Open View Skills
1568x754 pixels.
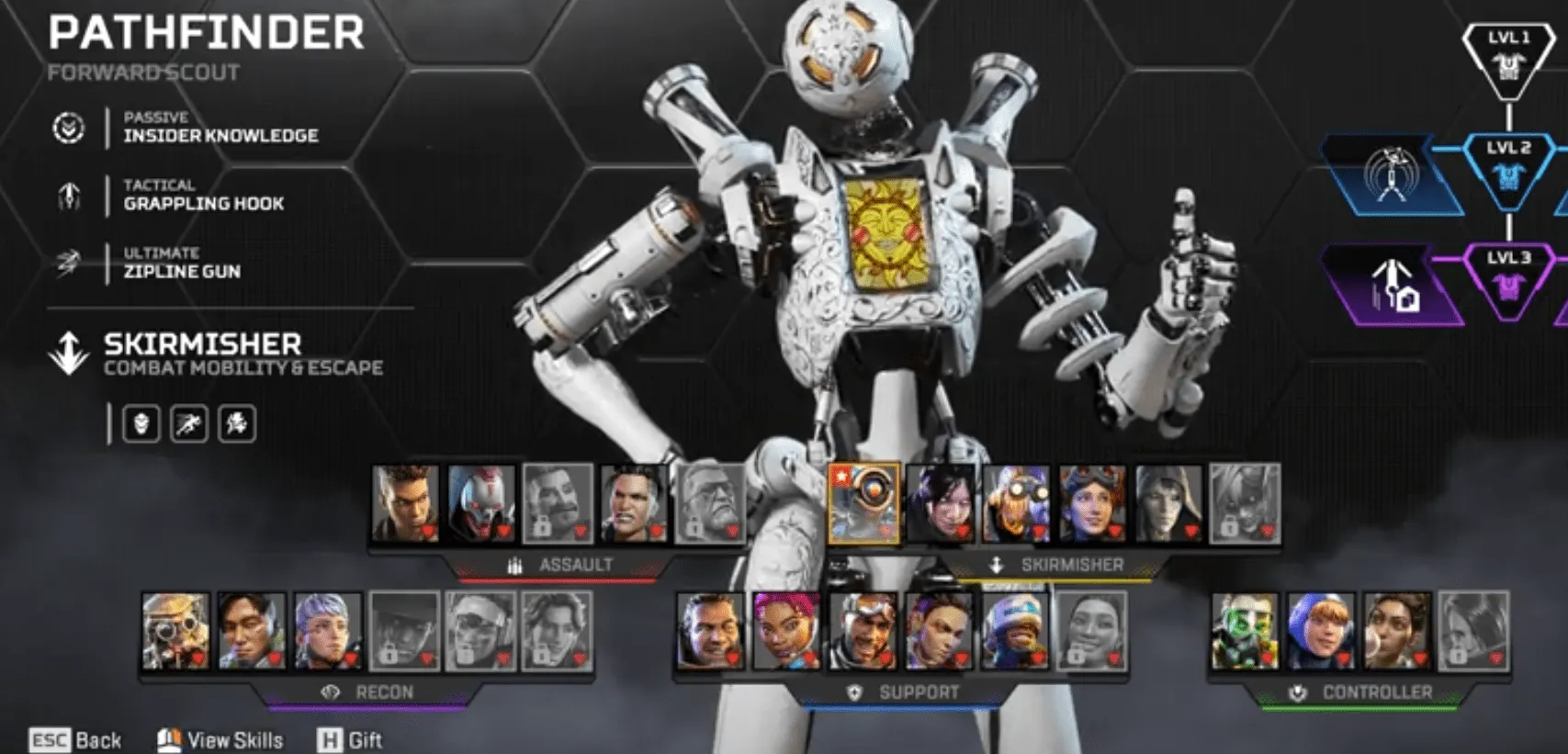[x=235, y=740]
